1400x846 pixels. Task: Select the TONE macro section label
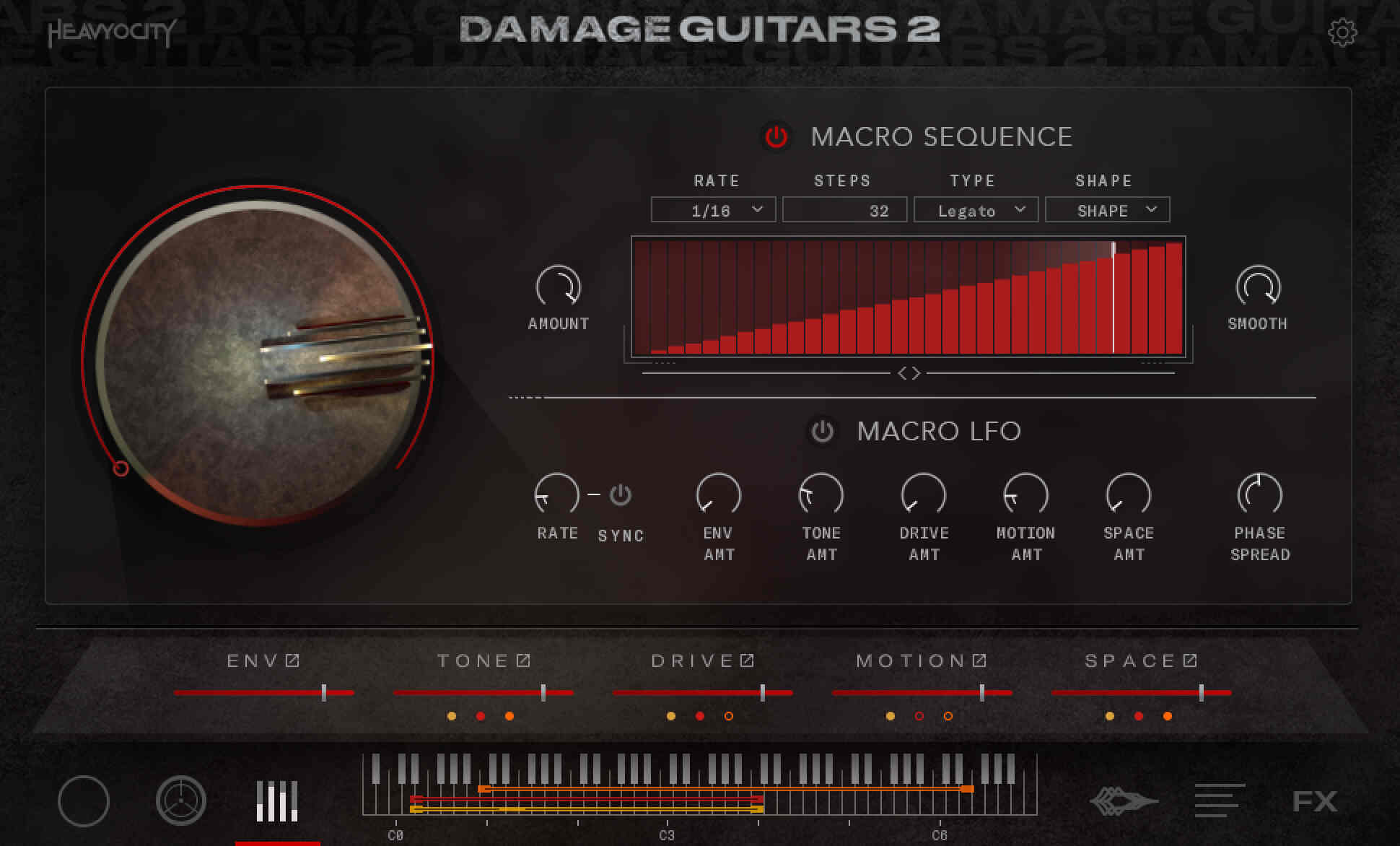click(x=473, y=660)
